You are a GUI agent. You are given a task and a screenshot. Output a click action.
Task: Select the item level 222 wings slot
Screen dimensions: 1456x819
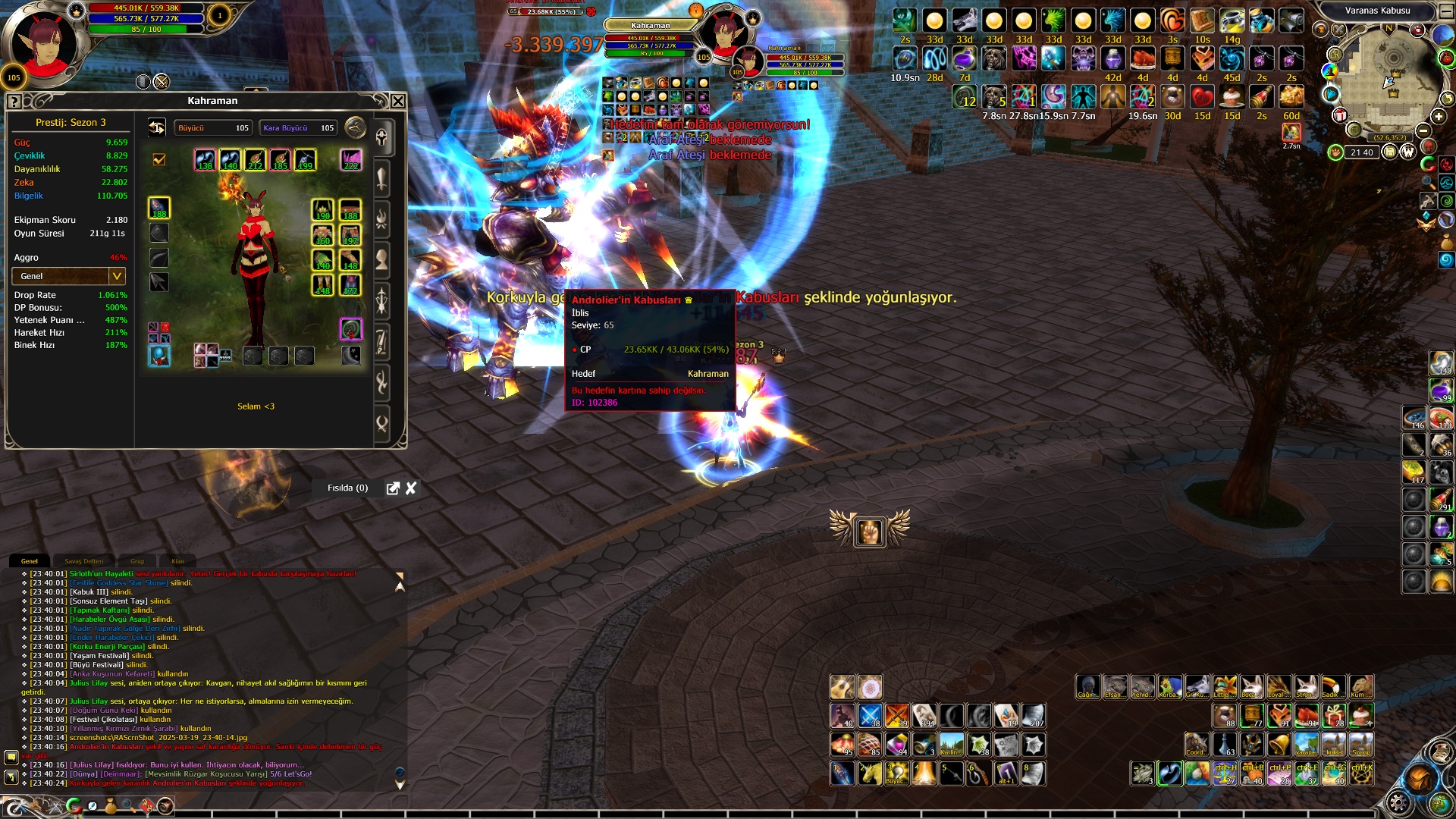pyautogui.click(x=350, y=159)
